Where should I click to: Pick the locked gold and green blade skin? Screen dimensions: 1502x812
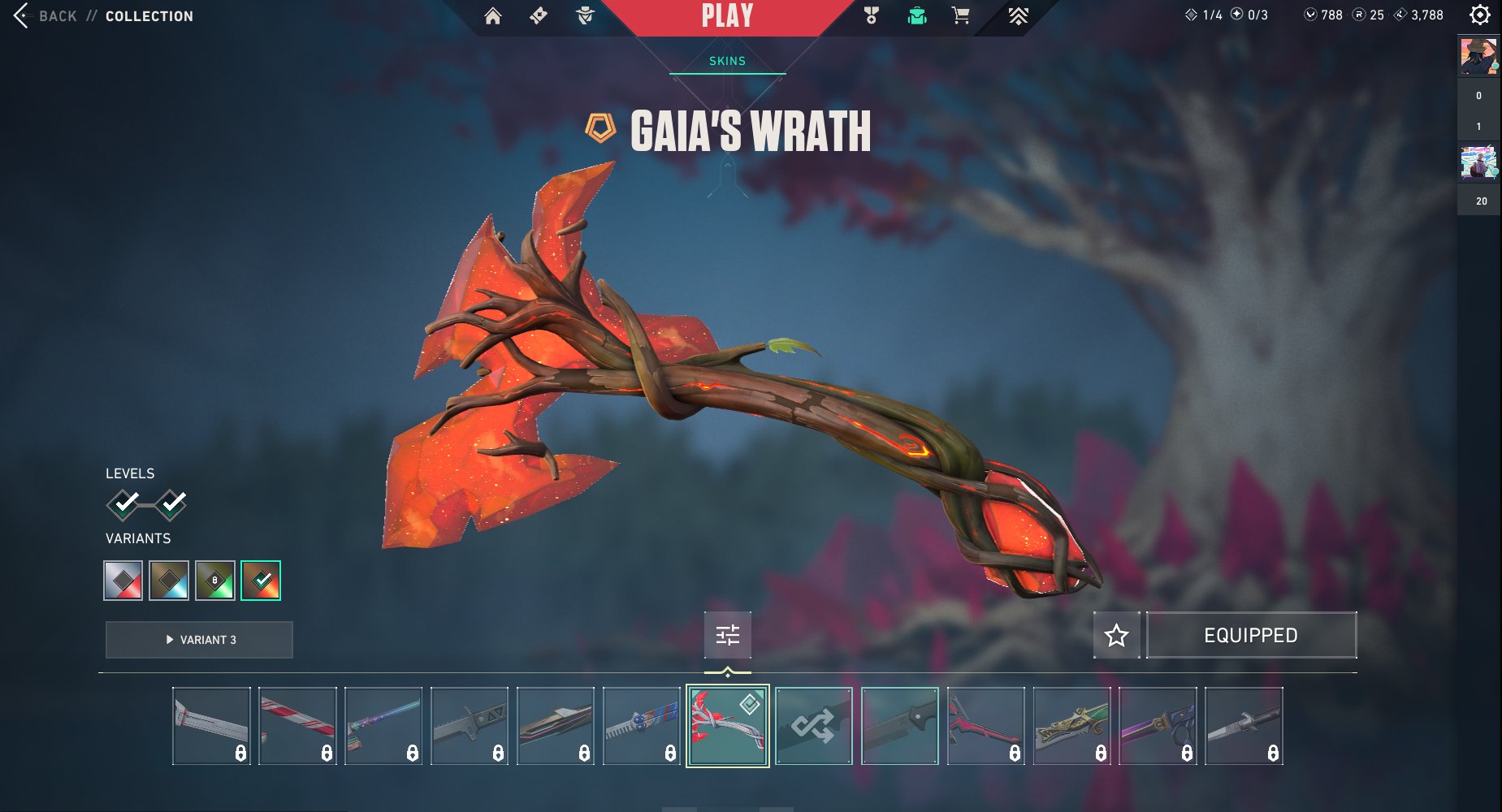coord(1072,726)
